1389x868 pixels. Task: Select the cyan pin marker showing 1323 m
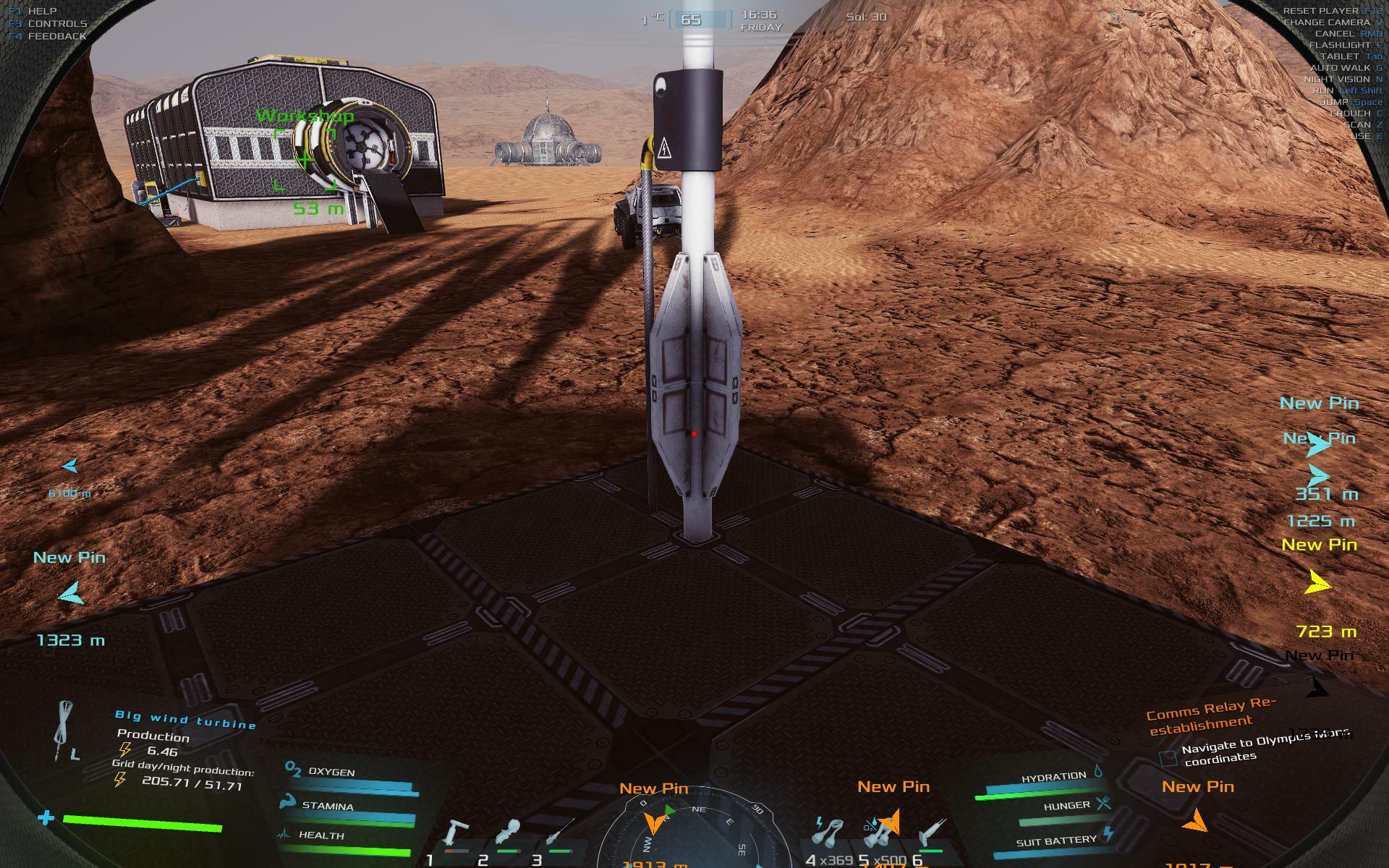(x=70, y=595)
